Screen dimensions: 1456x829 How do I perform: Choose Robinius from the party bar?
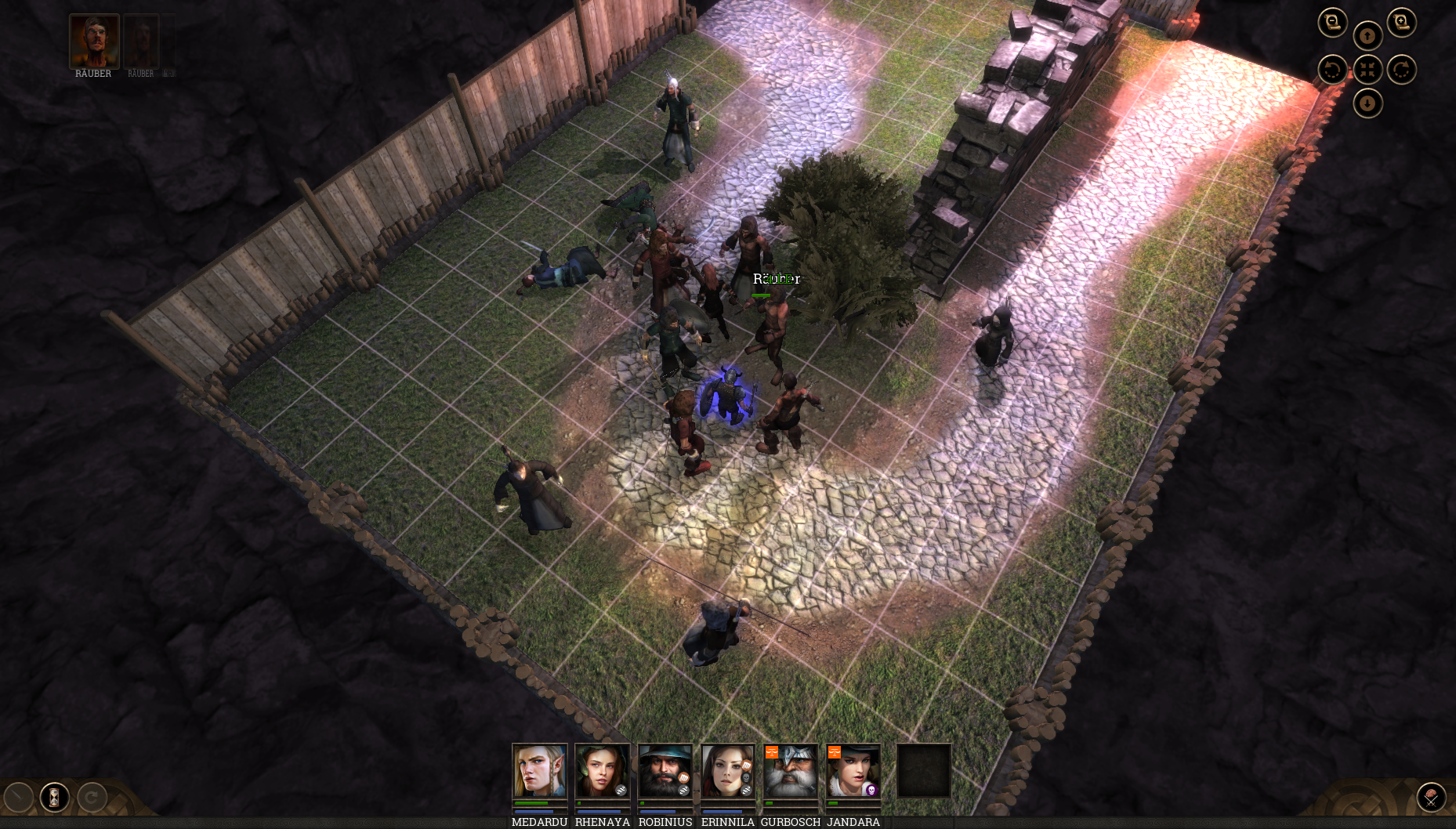[x=665, y=771]
